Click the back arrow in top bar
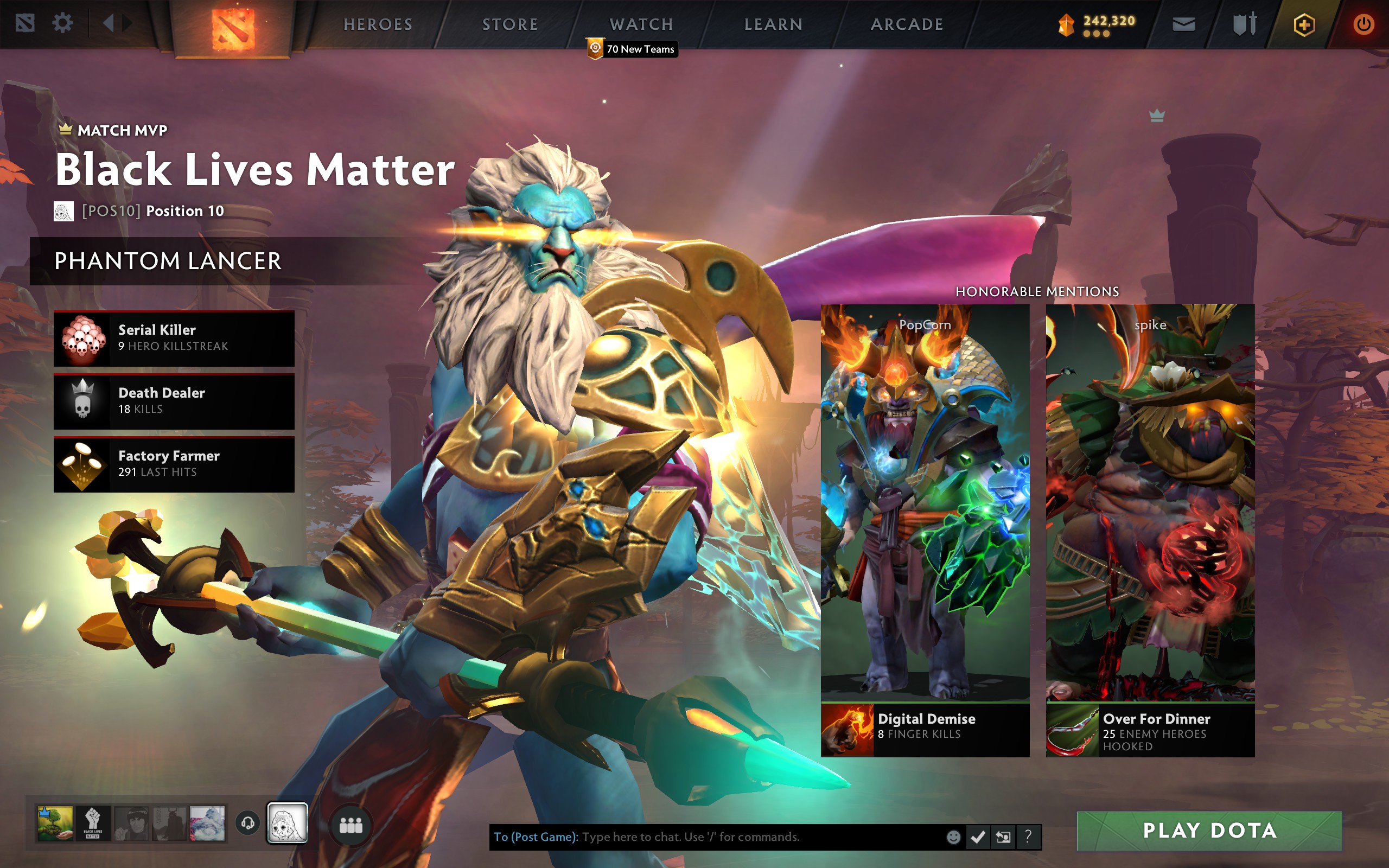The width and height of the screenshot is (1389, 868). point(108,23)
